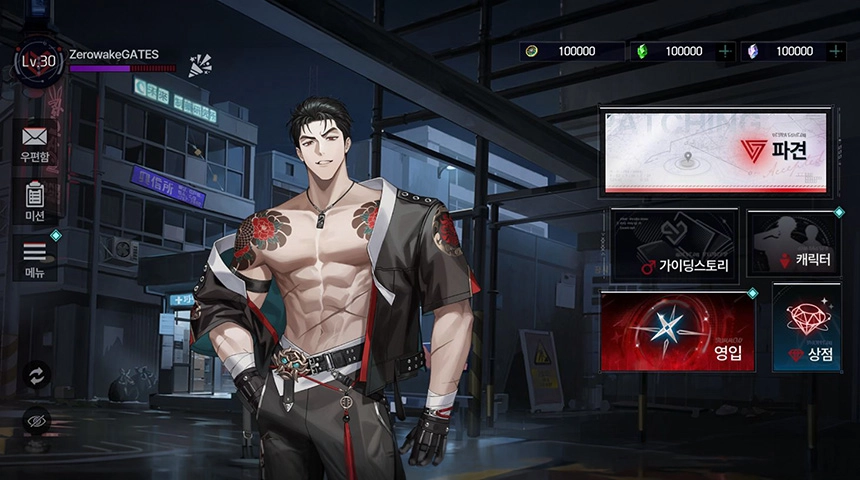Hide the interface with the crossed-eye icon
This screenshot has width=860, height=480.
pyautogui.click(x=37, y=421)
